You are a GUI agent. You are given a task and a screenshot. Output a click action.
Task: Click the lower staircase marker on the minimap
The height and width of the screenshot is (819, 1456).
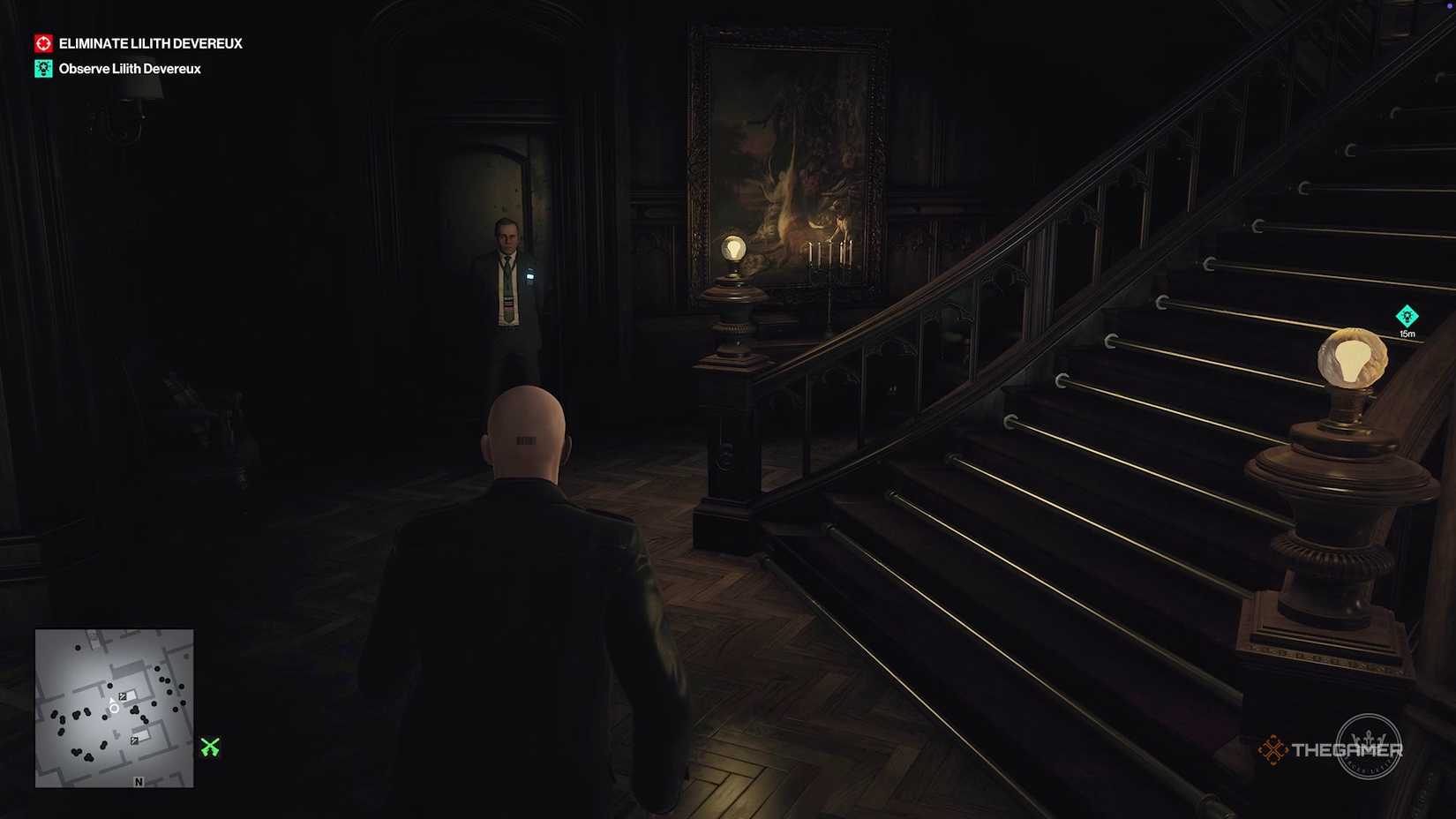tap(134, 740)
